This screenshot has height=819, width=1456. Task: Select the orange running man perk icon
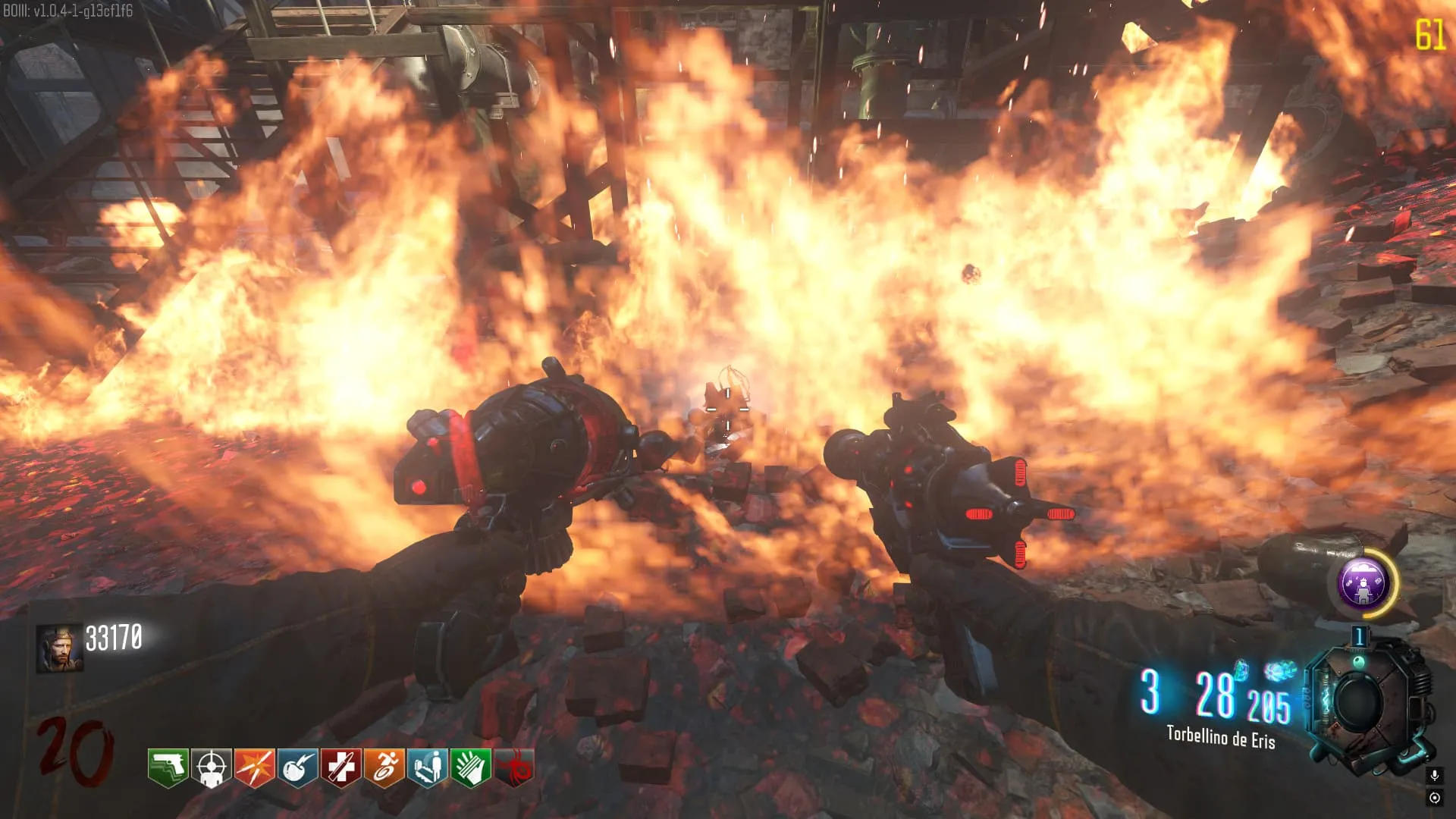click(x=384, y=767)
